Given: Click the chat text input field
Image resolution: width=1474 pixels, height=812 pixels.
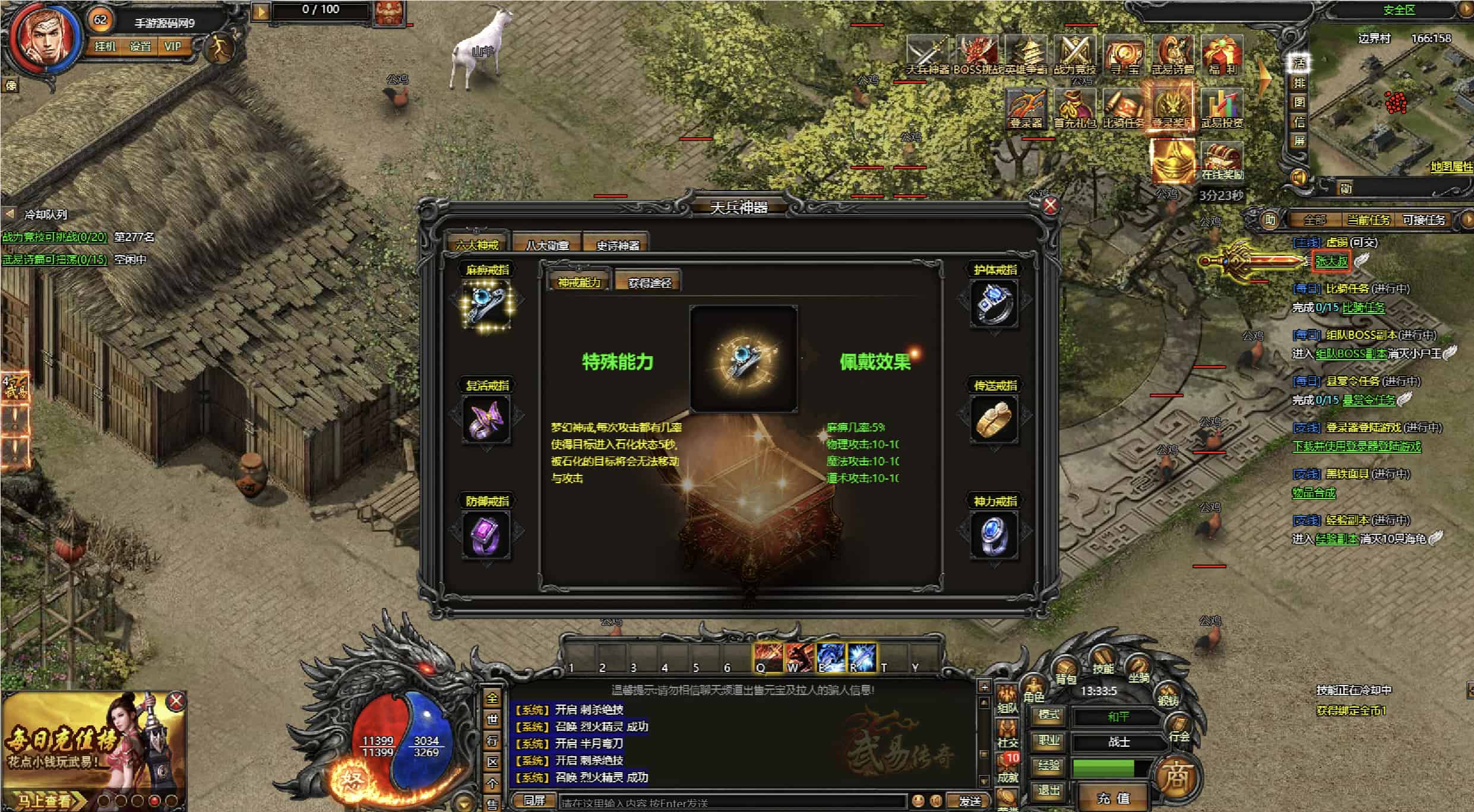Looking at the screenshot, I should coord(730,803).
